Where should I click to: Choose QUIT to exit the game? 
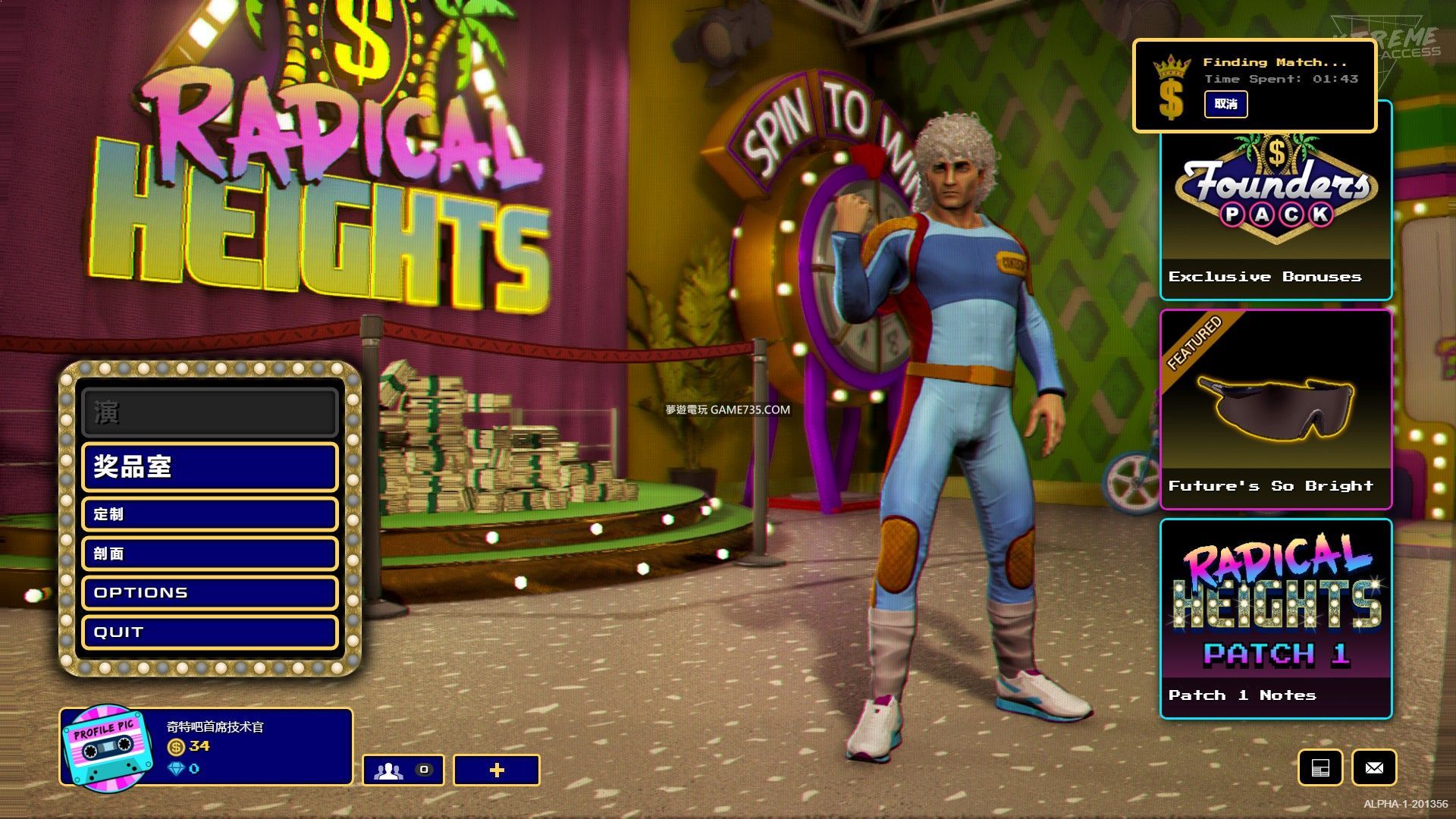pyautogui.click(x=209, y=632)
